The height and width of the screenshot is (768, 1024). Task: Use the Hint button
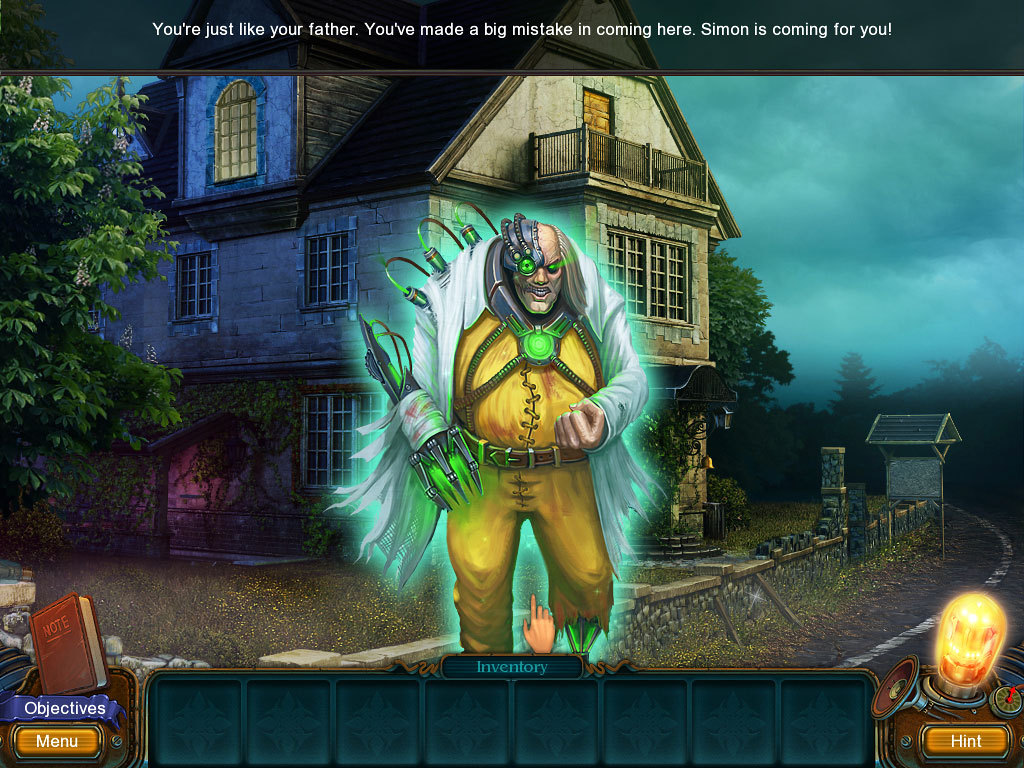click(x=965, y=741)
